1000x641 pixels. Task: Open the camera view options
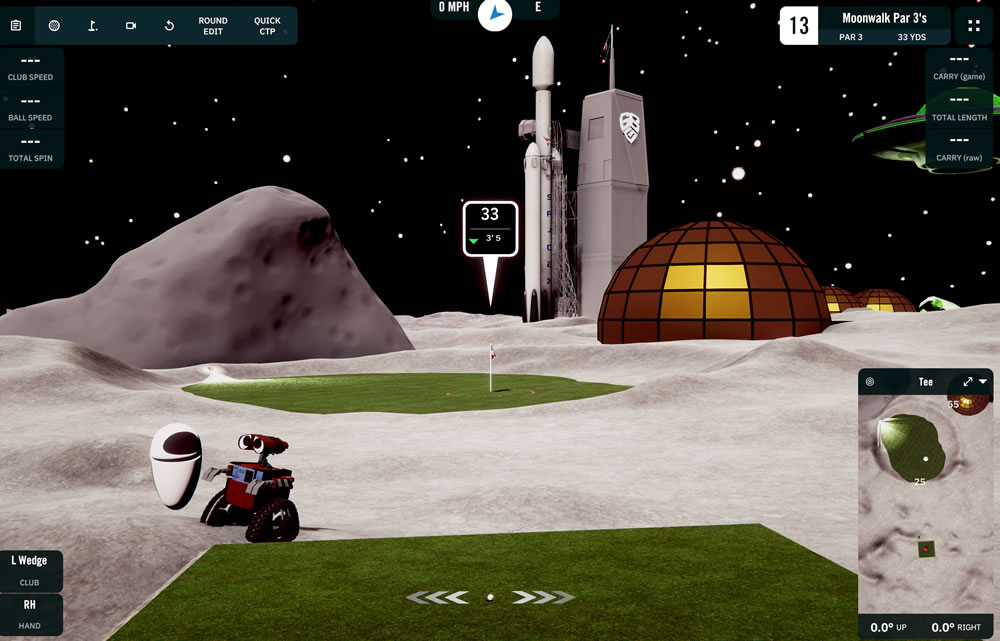pos(131,25)
